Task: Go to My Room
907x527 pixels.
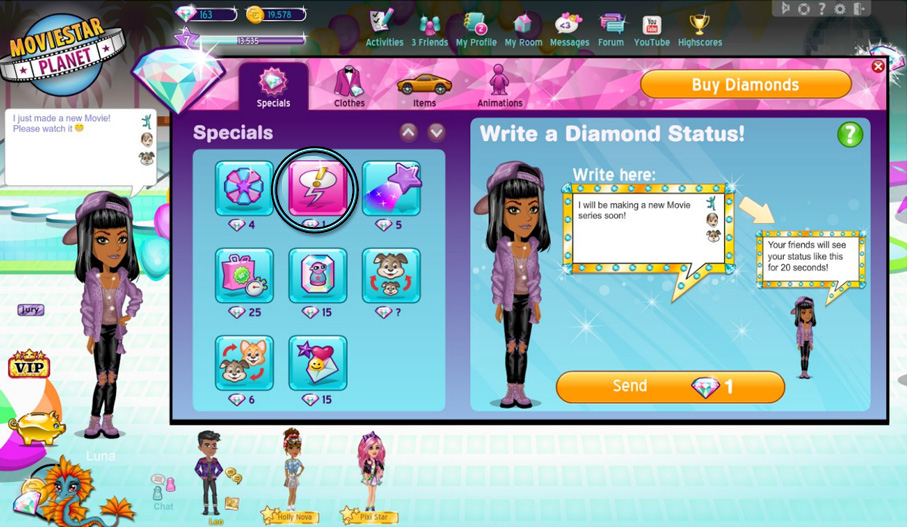Action: pyautogui.click(x=523, y=28)
